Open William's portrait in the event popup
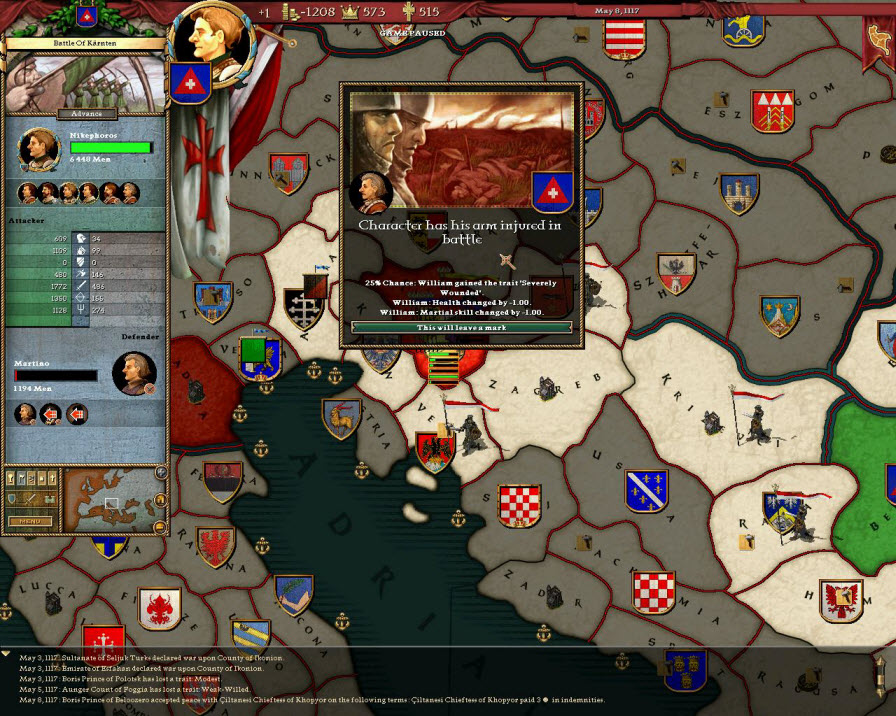896x716 pixels. (370, 191)
